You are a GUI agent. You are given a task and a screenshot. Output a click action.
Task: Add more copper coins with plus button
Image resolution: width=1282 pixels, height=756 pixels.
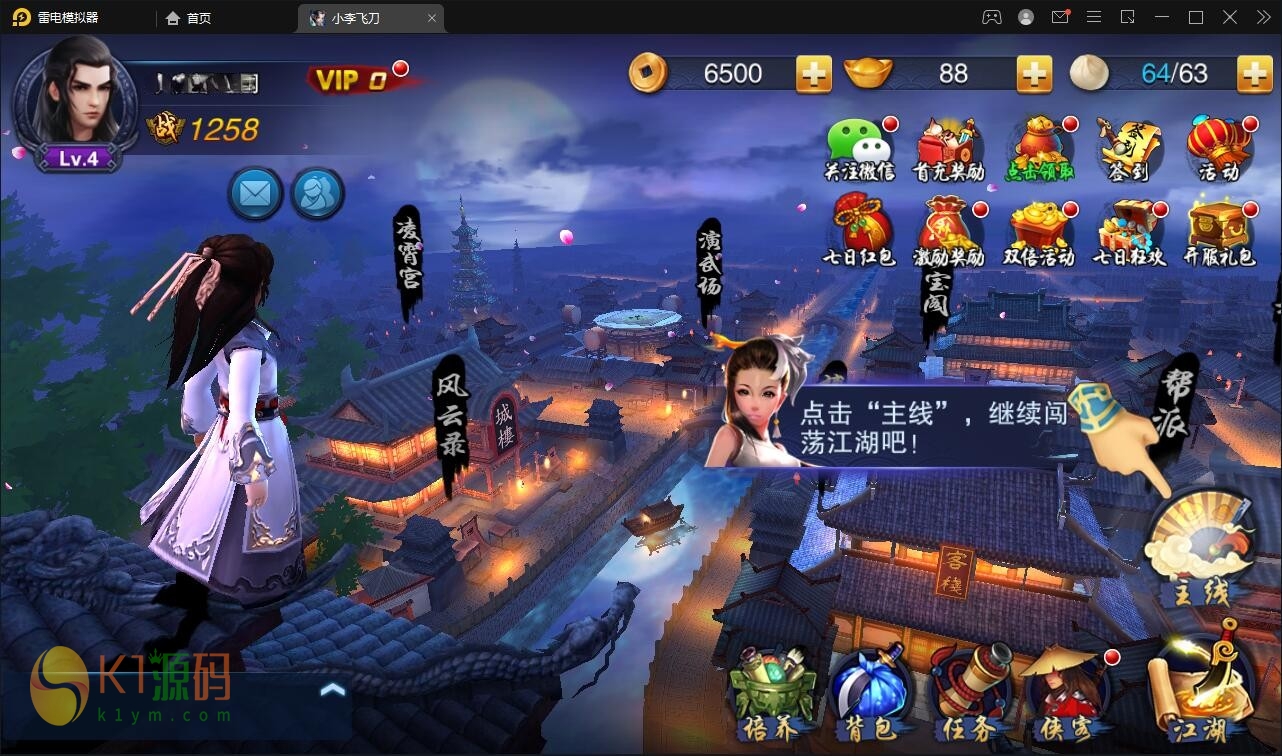pos(813,74)
